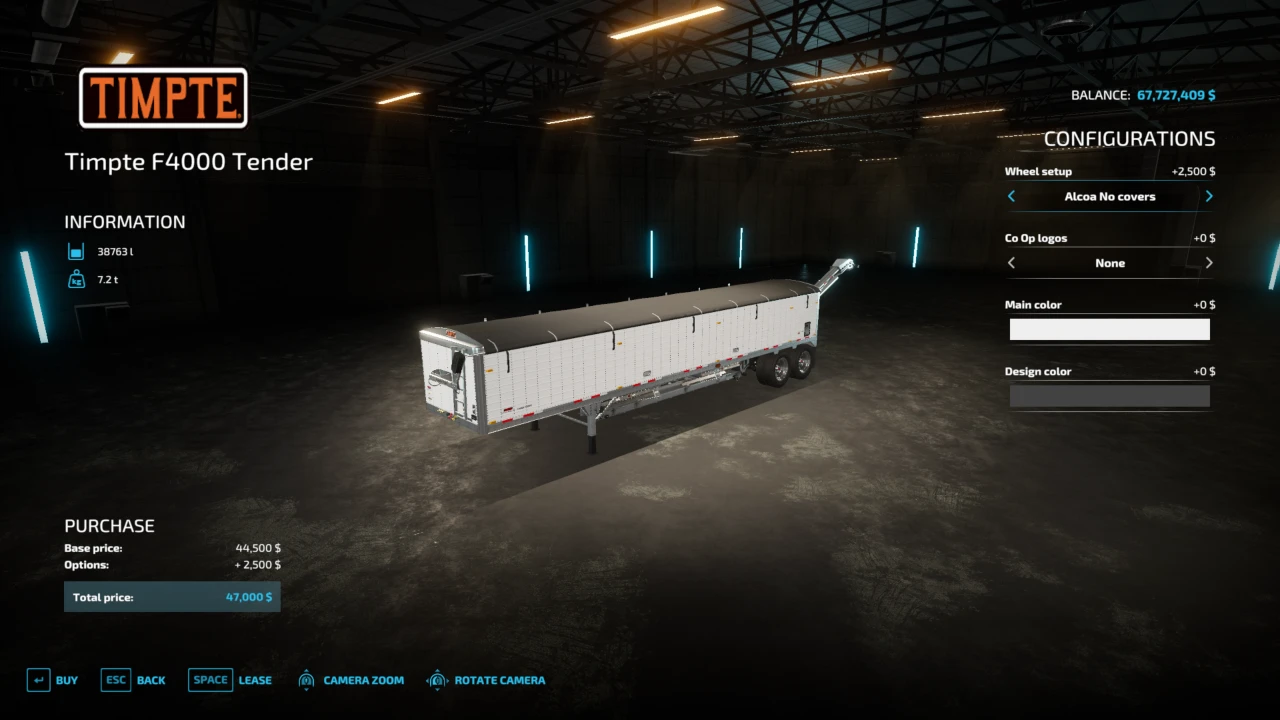Open the Co Op logos None selector
The width and height of the screenshot is (1280, 720).
1110,262
